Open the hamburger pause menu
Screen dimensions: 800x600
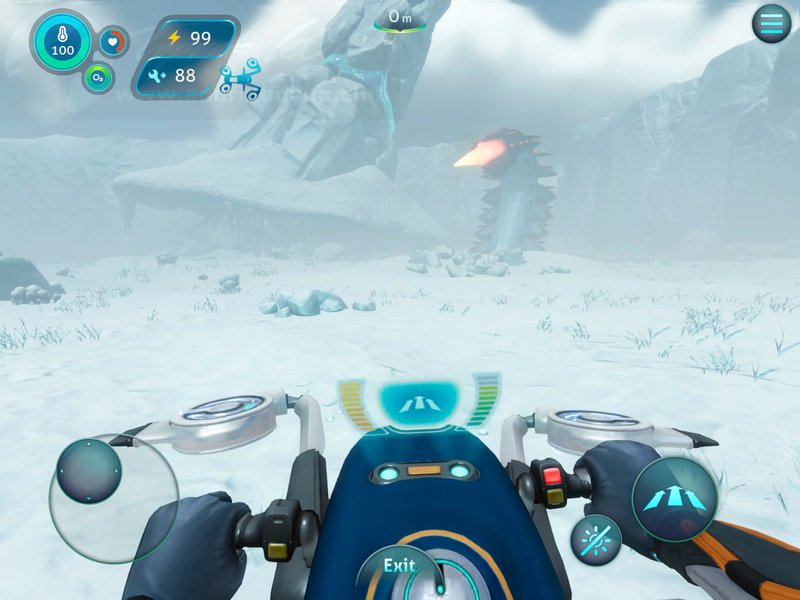click(x=771, y=24)
